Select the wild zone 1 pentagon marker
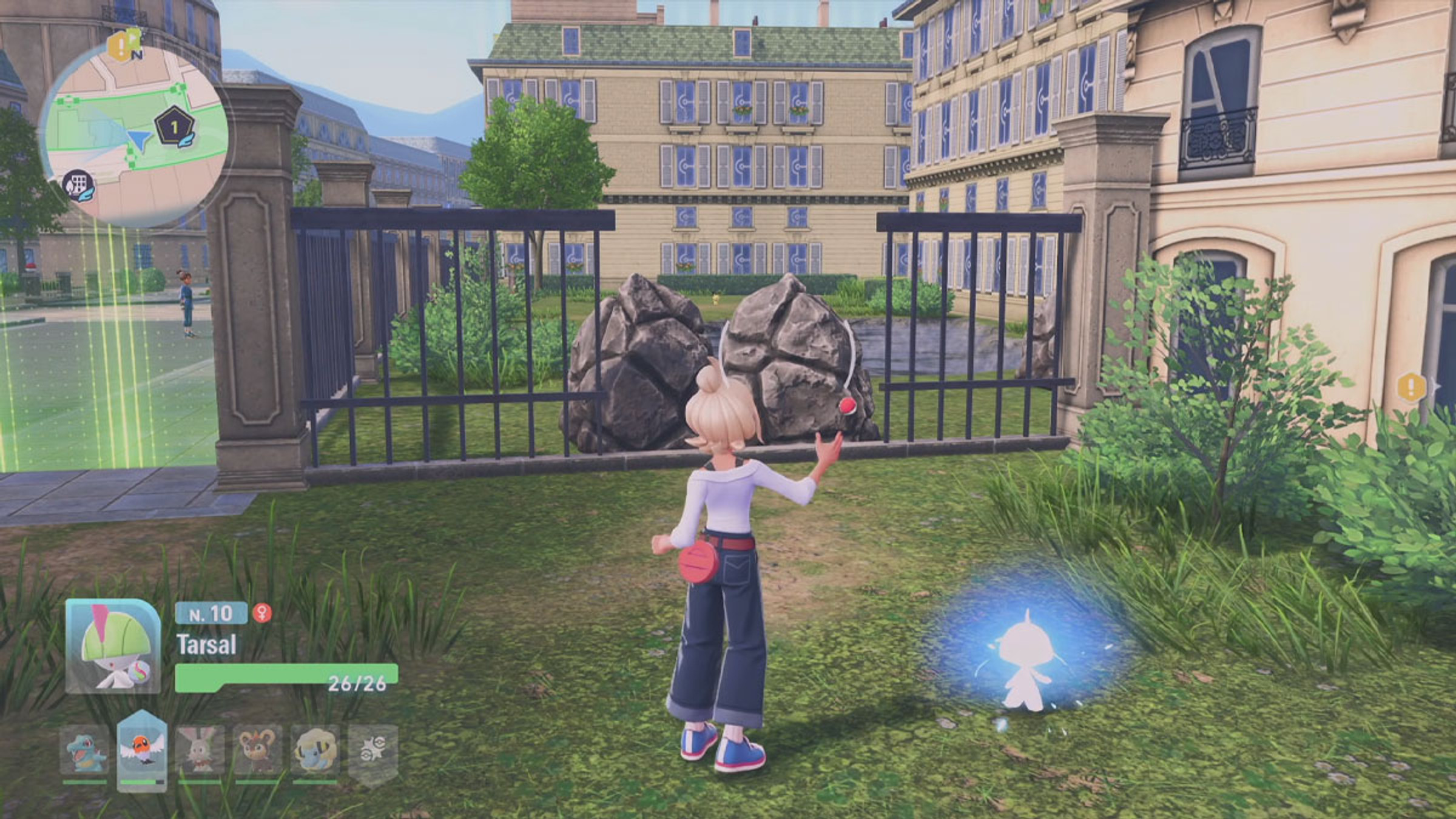1456x819 pixels. 174,128
